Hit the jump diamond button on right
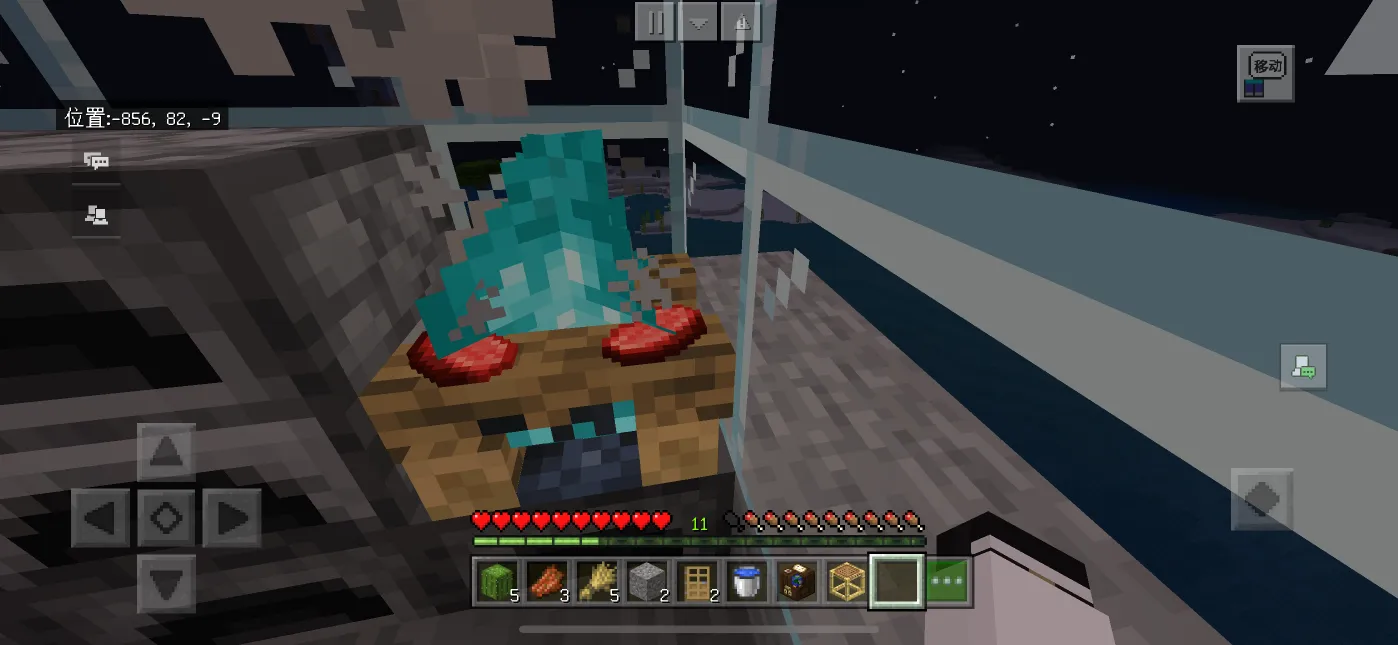Image resolution: width=1398 pixels, height=645 pixels. coord(1262,499)
